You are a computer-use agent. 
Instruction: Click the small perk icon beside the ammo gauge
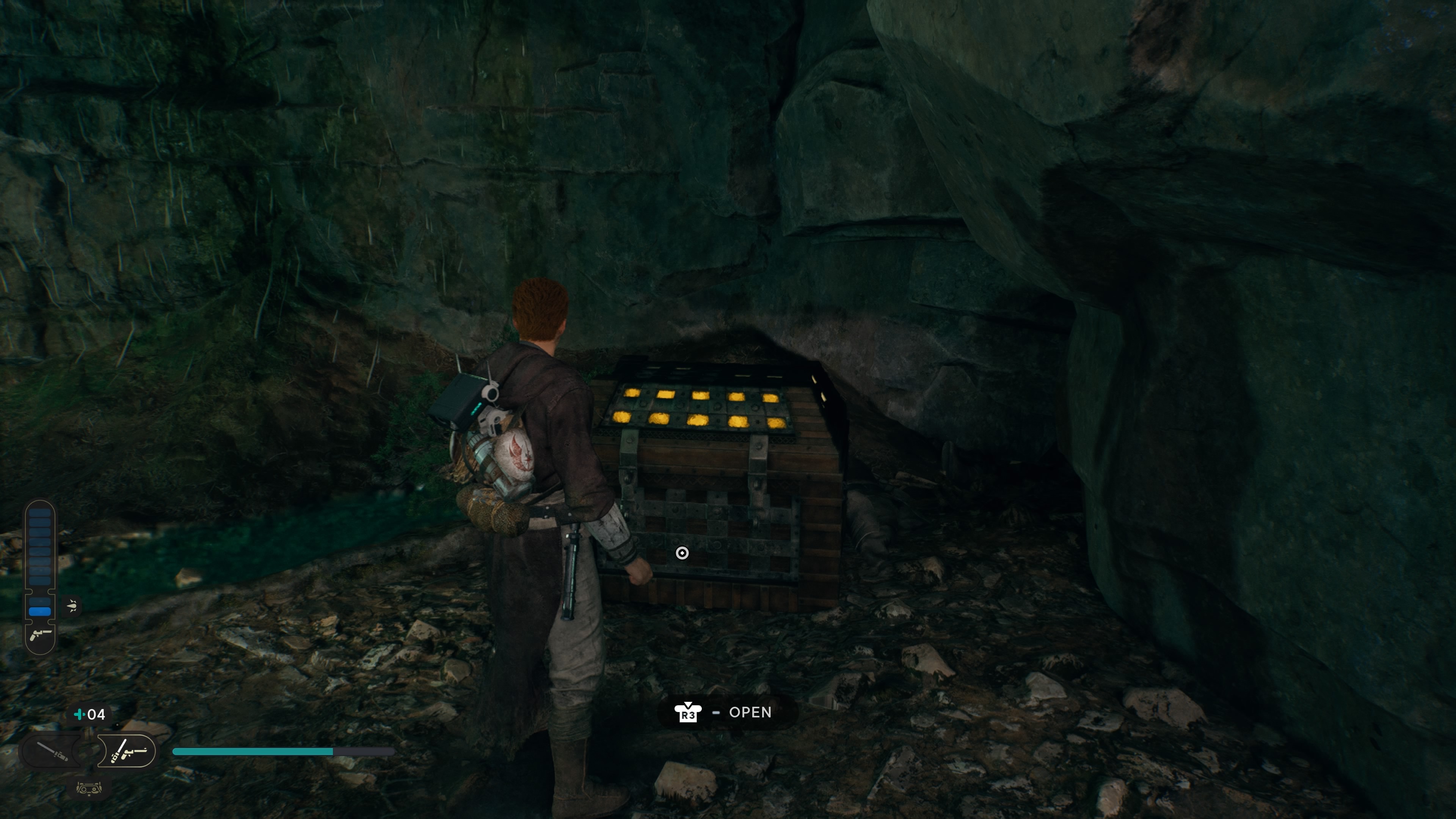72,607
